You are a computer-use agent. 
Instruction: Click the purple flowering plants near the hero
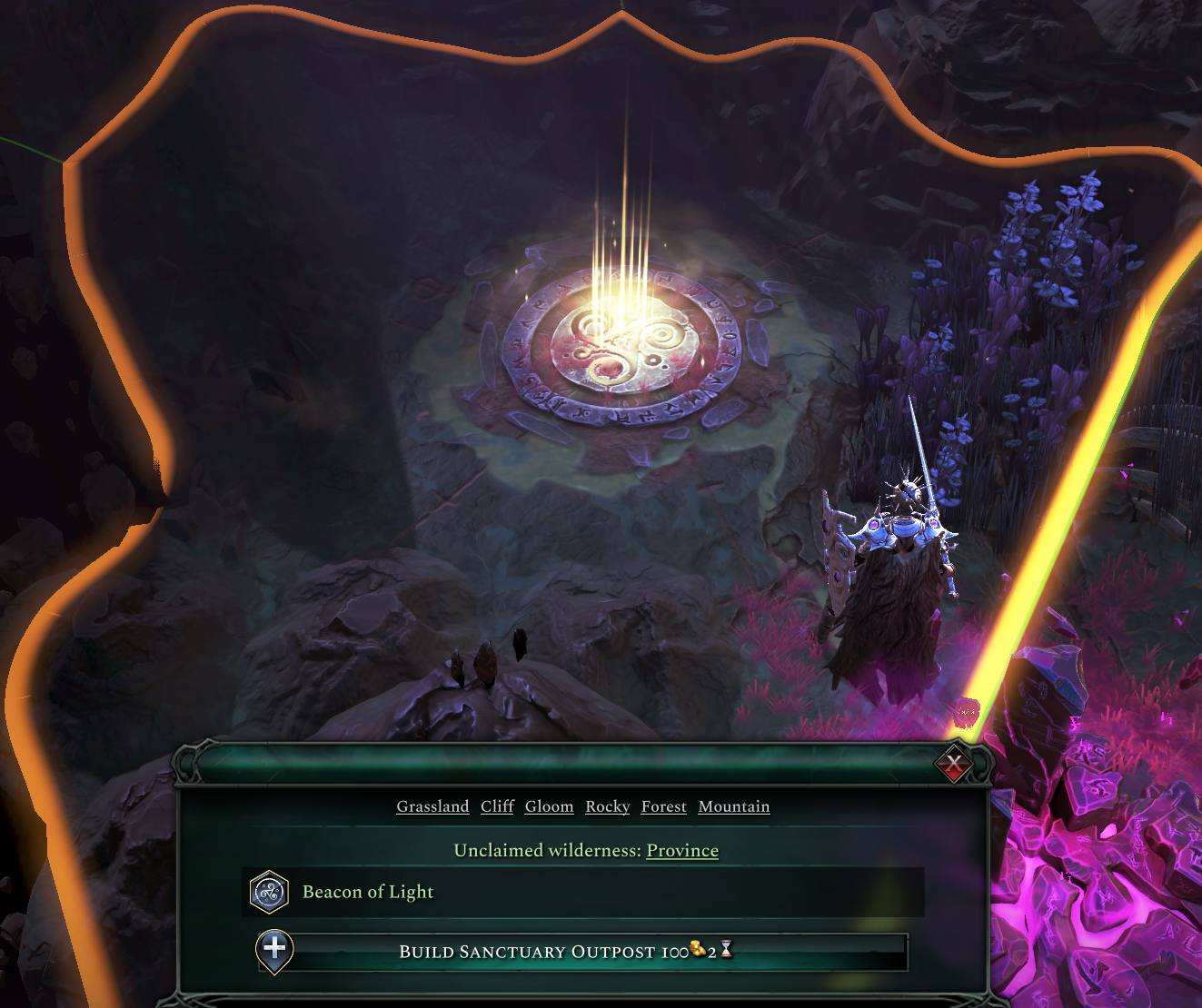click(1045, 254)
